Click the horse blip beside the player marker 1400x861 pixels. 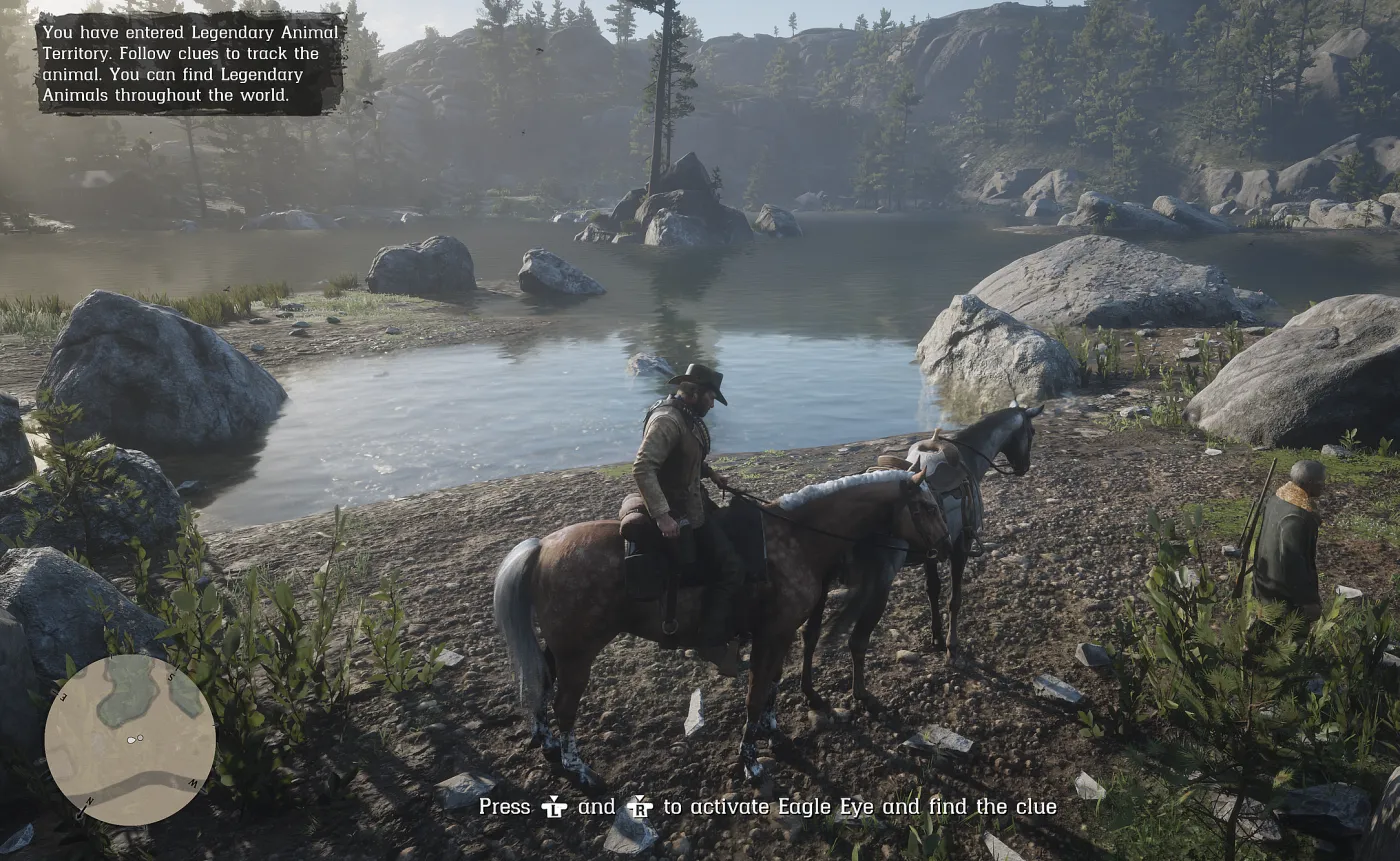point(141,738)
